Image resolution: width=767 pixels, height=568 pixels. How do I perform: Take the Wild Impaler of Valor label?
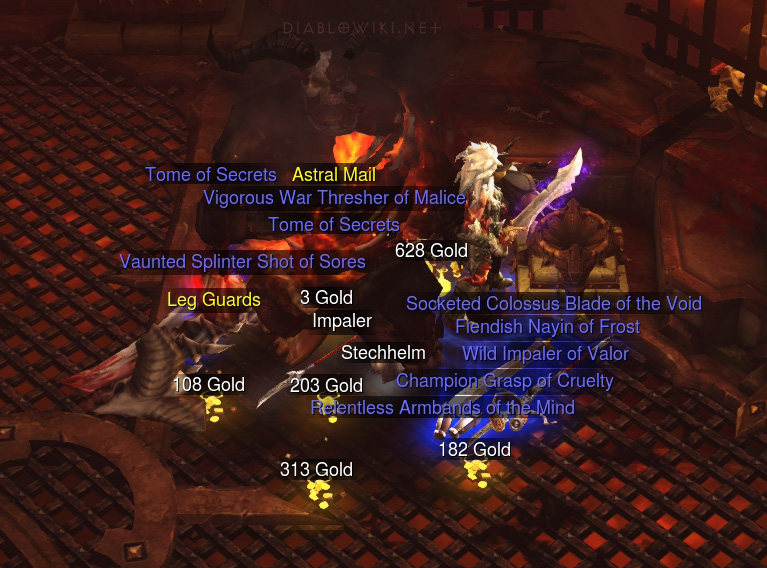(545, 354)
